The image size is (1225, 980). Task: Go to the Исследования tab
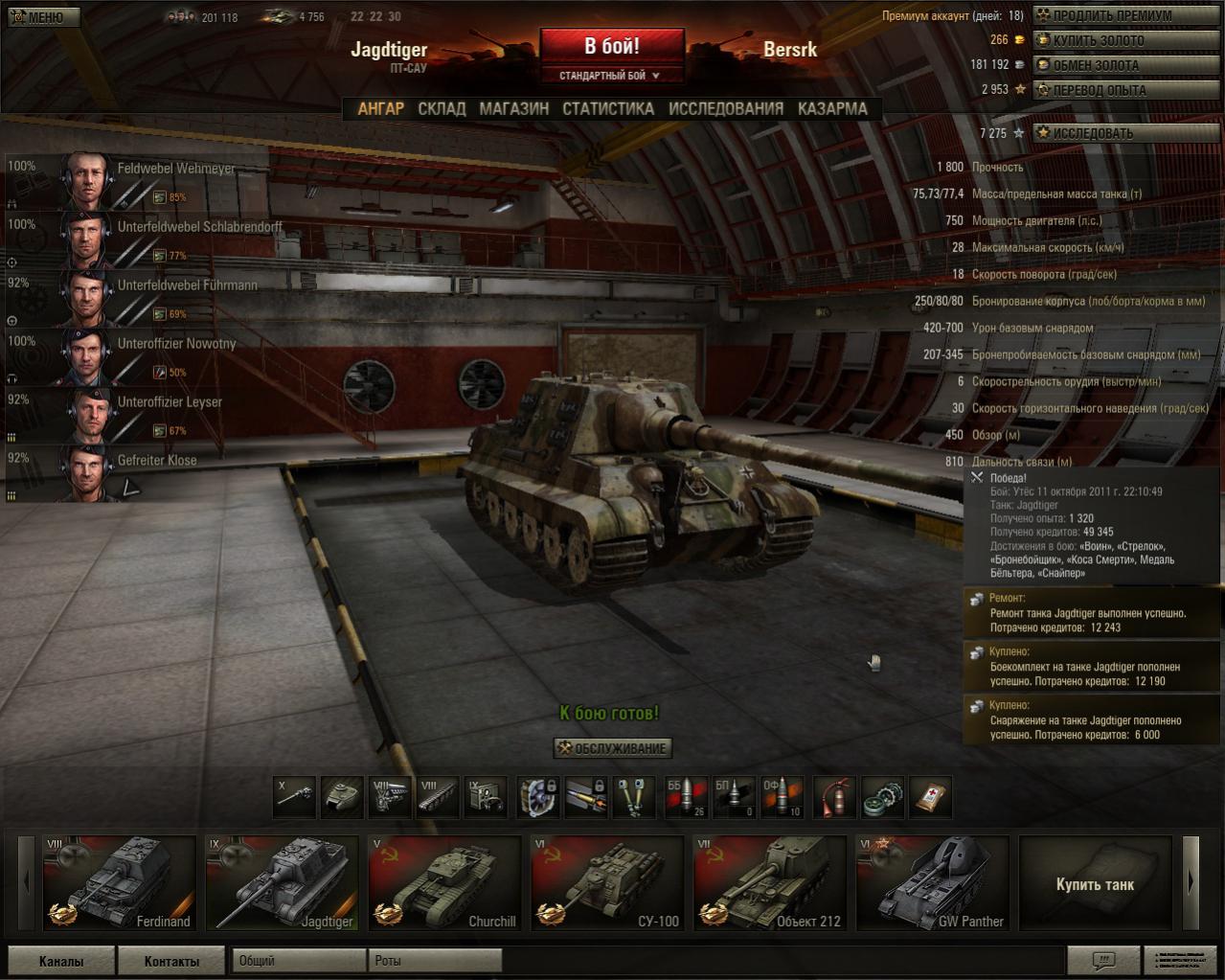tap(726, 109)
